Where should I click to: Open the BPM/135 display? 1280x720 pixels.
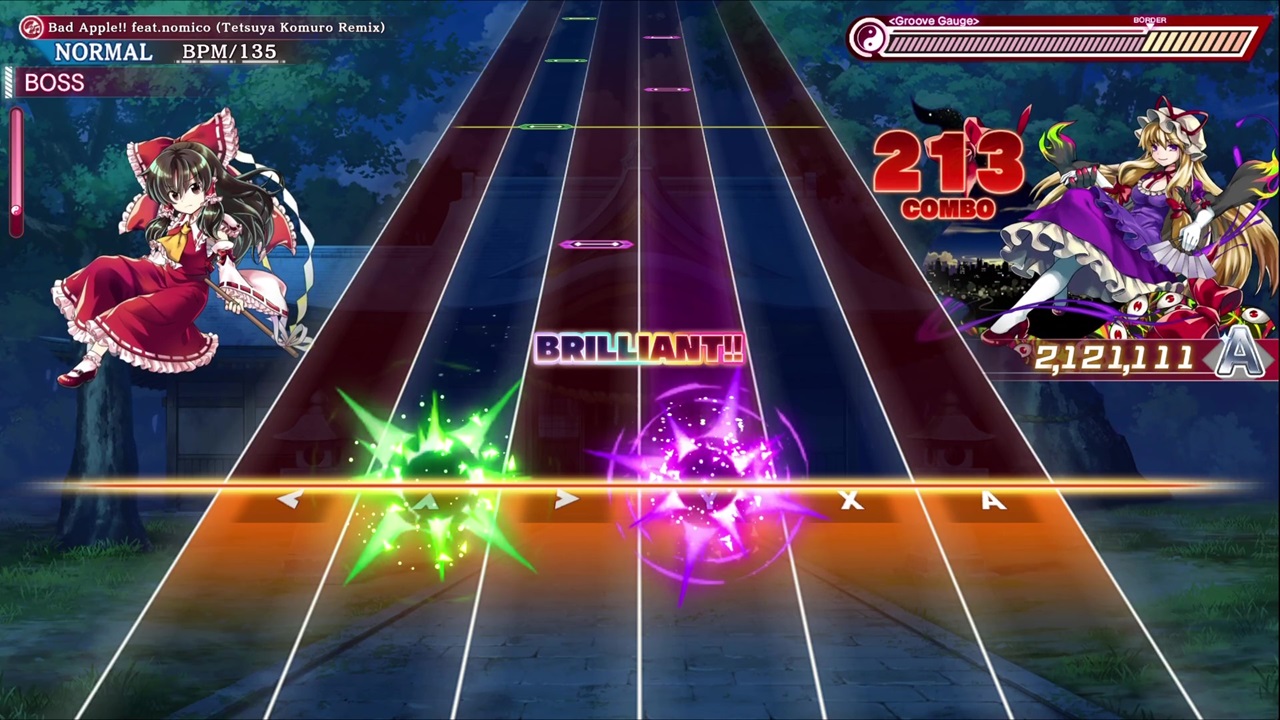coord(230,52)
